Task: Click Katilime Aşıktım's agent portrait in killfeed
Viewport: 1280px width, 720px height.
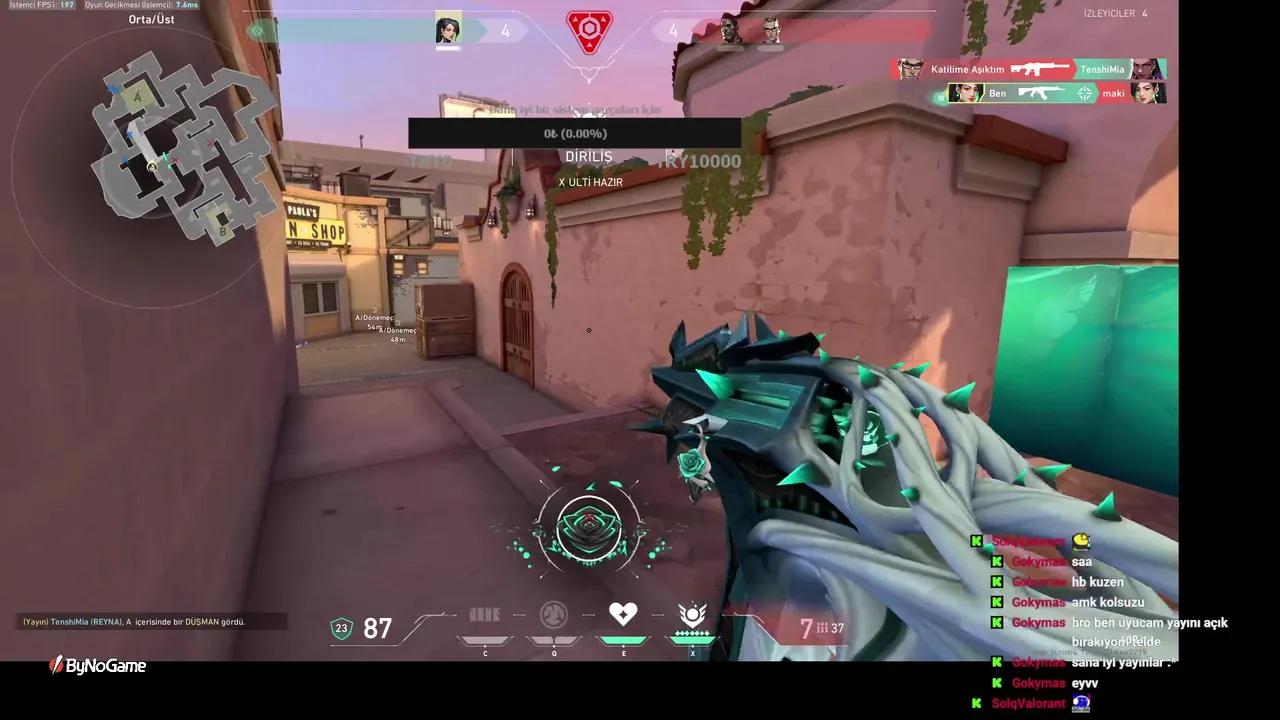Action: pos(909,69)
